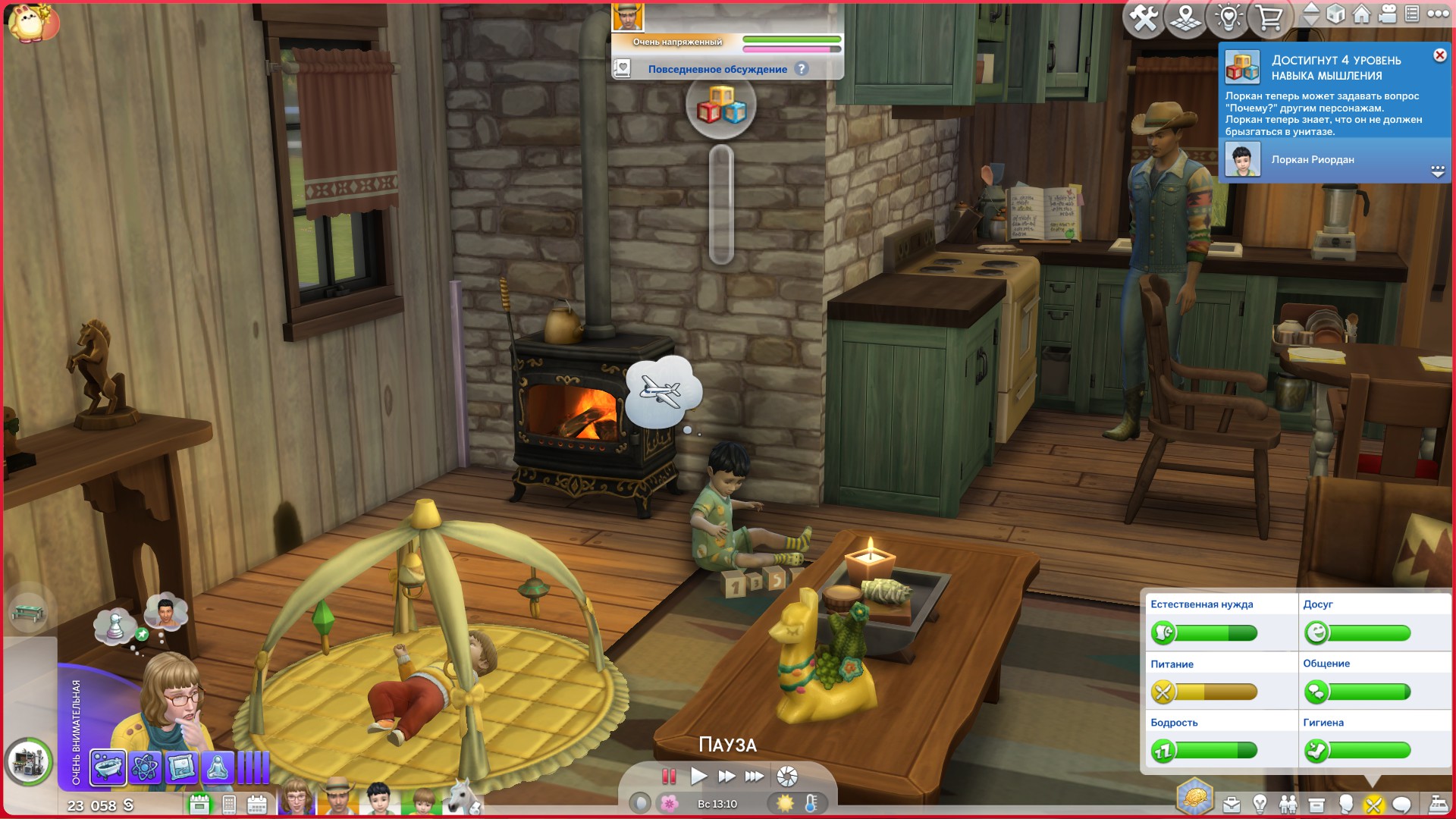Select the white horse portrait
The width and height of the screenshot is (1456, 819).
pos(462,798)
